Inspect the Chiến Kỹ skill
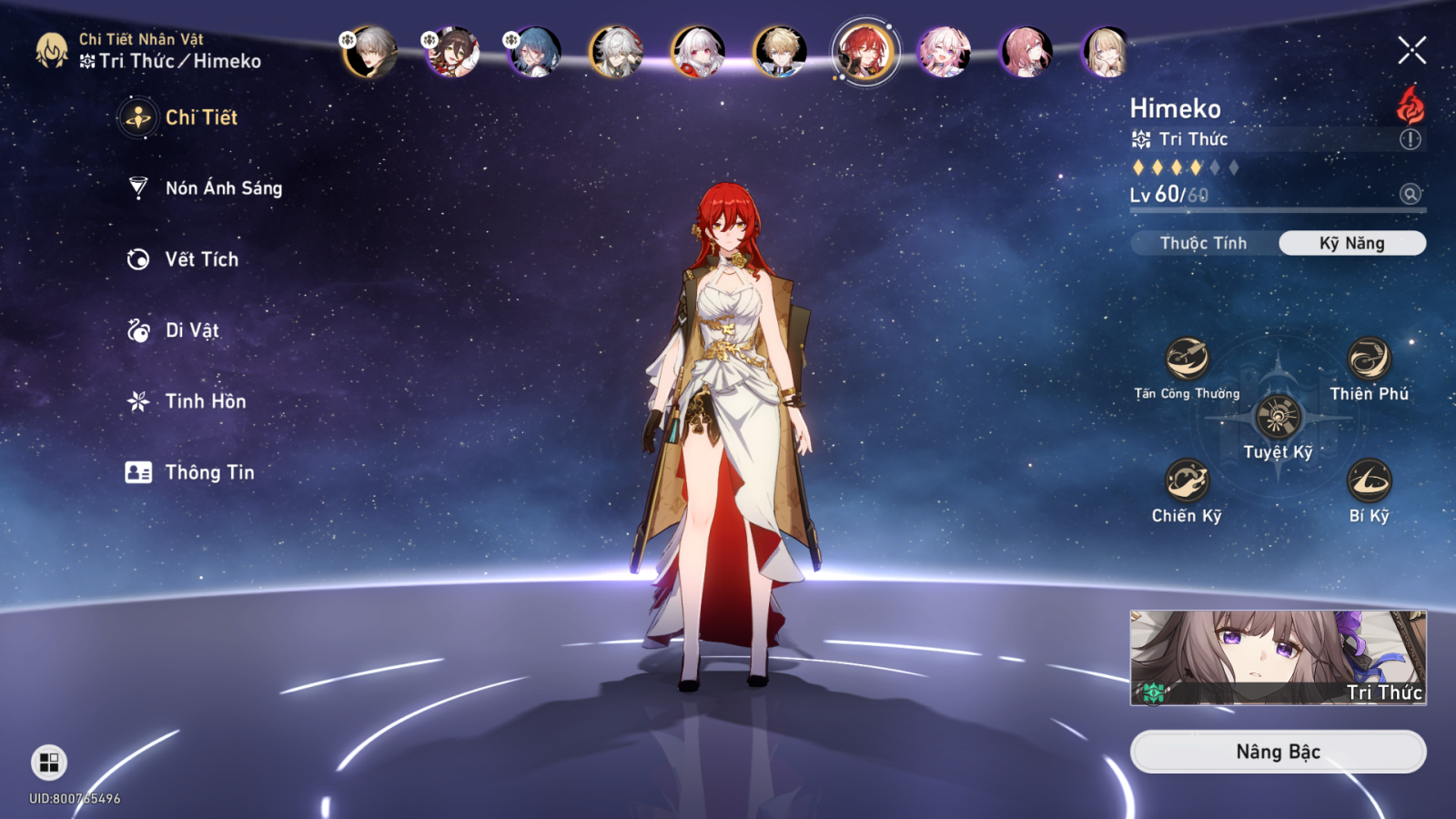Image resolution: width=1456 pixels, height=819 pixels. click(1187, 480)
